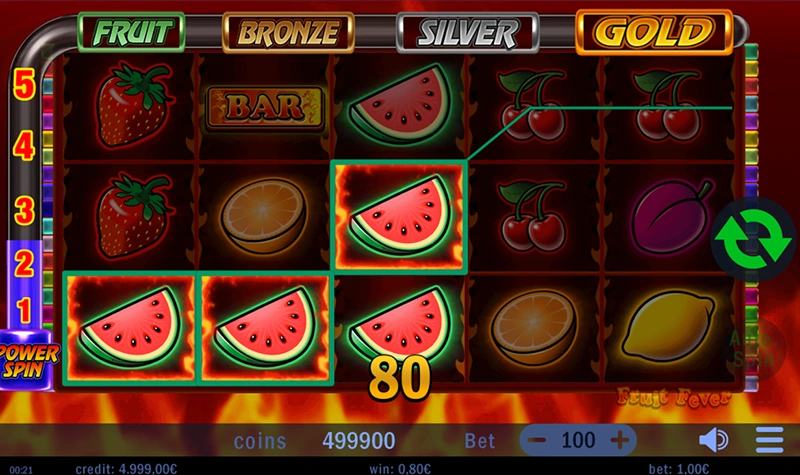Increase the bet with the plus button
This screenshot has height=475, width=800.
[620, 439]
